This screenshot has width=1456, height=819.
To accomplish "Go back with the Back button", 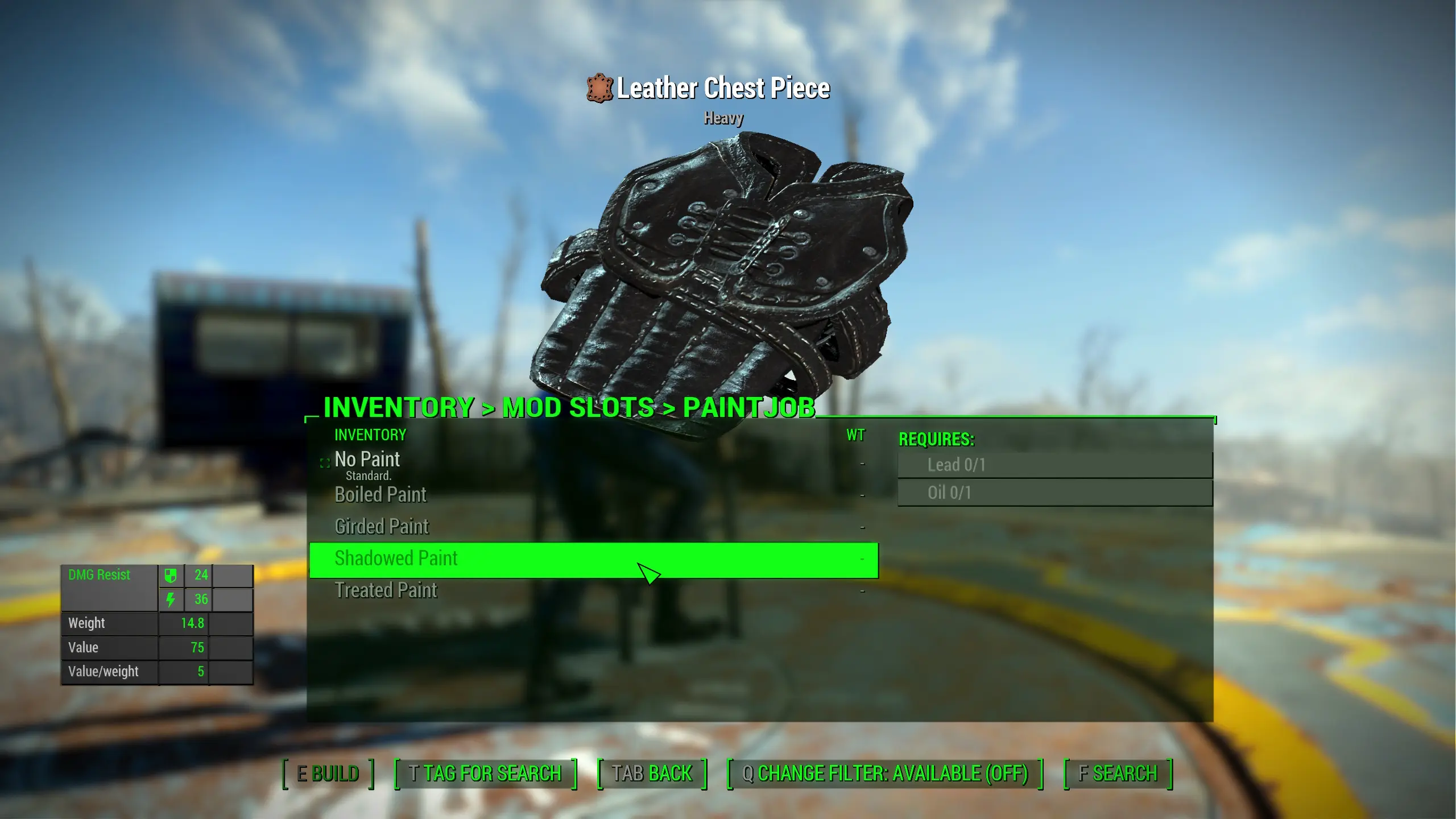I will pyautogui.click(x=652, y=774).
